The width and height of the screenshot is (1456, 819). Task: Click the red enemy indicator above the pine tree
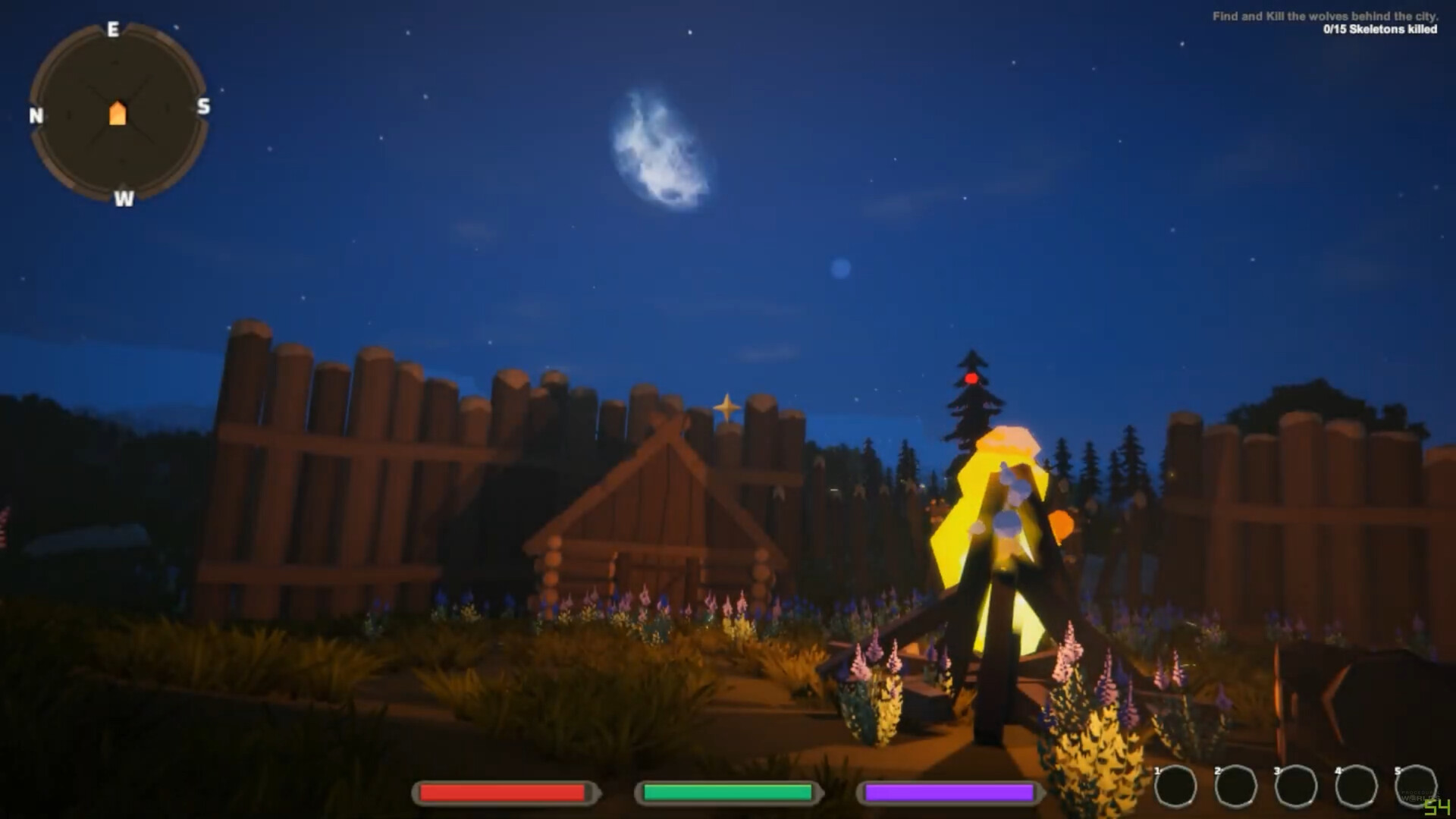(971, 378)
